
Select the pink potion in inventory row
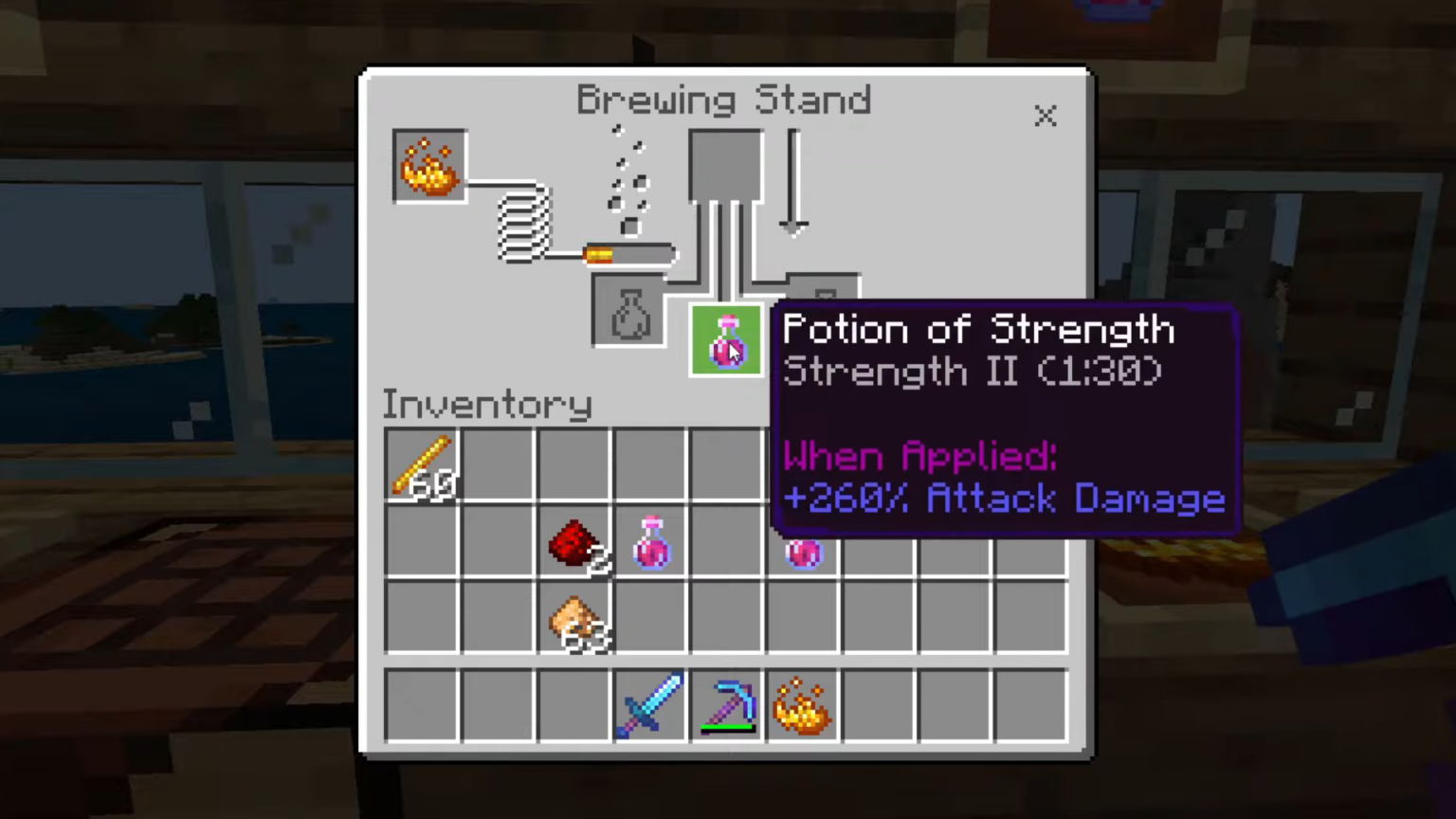[x=651, y=540]
